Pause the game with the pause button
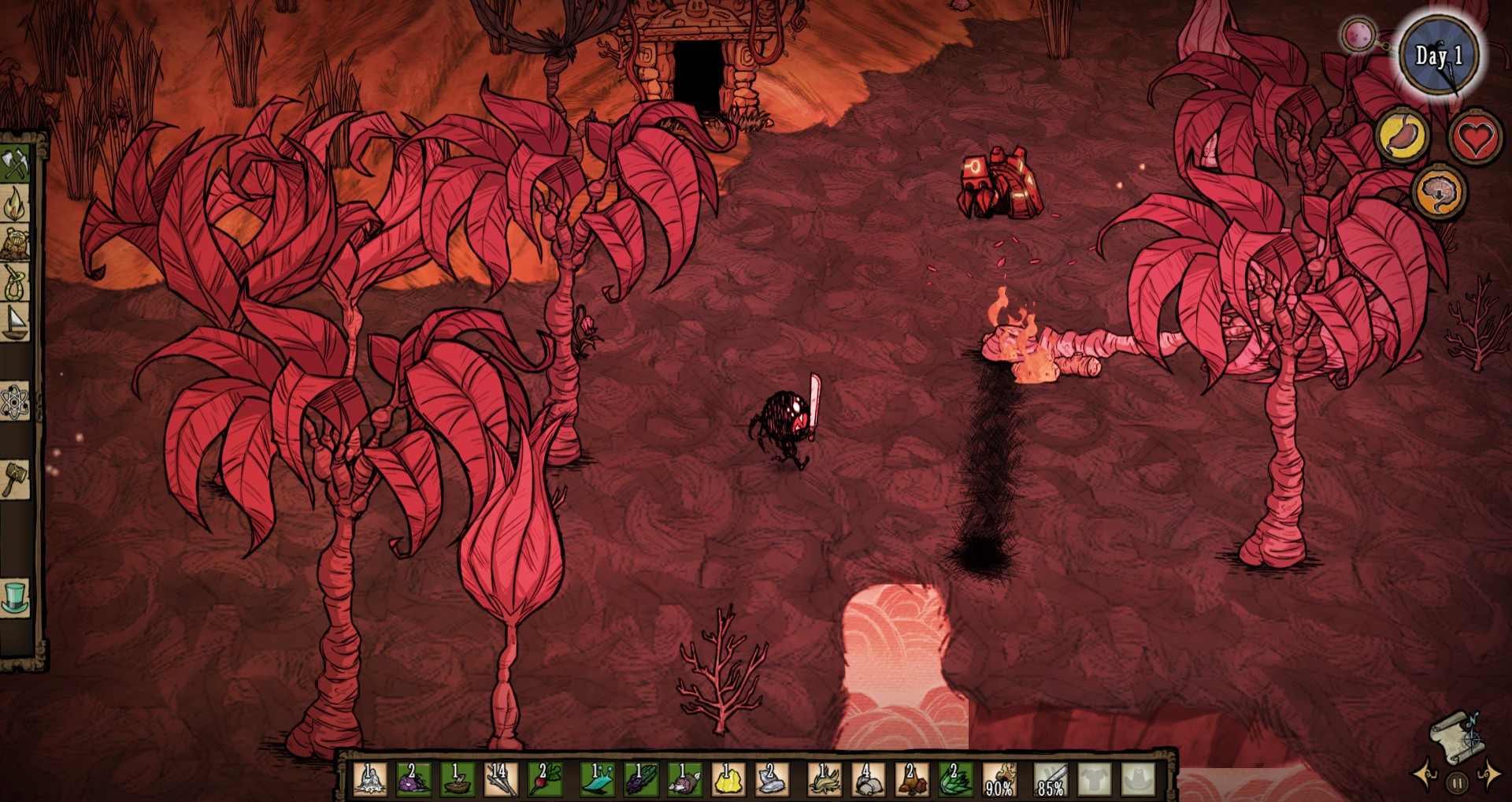This screenshot has width=1512, height=802. 1457,784
